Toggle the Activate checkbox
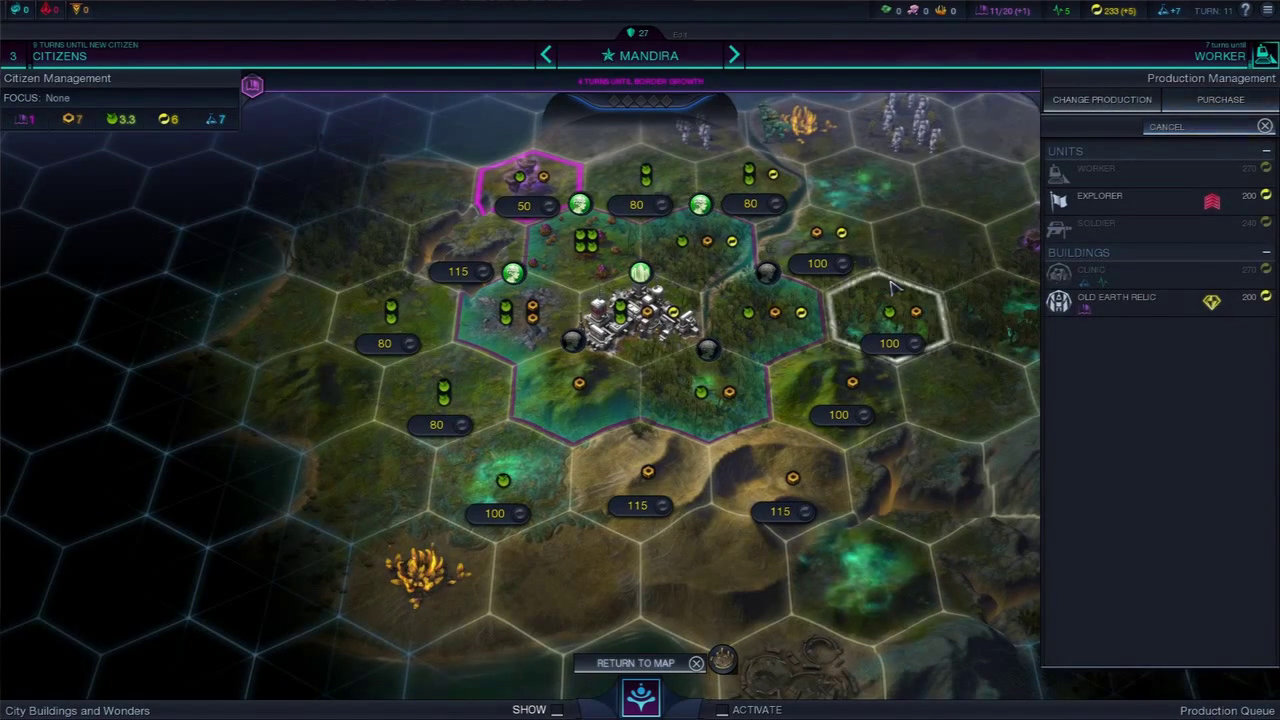 point(722,710)
